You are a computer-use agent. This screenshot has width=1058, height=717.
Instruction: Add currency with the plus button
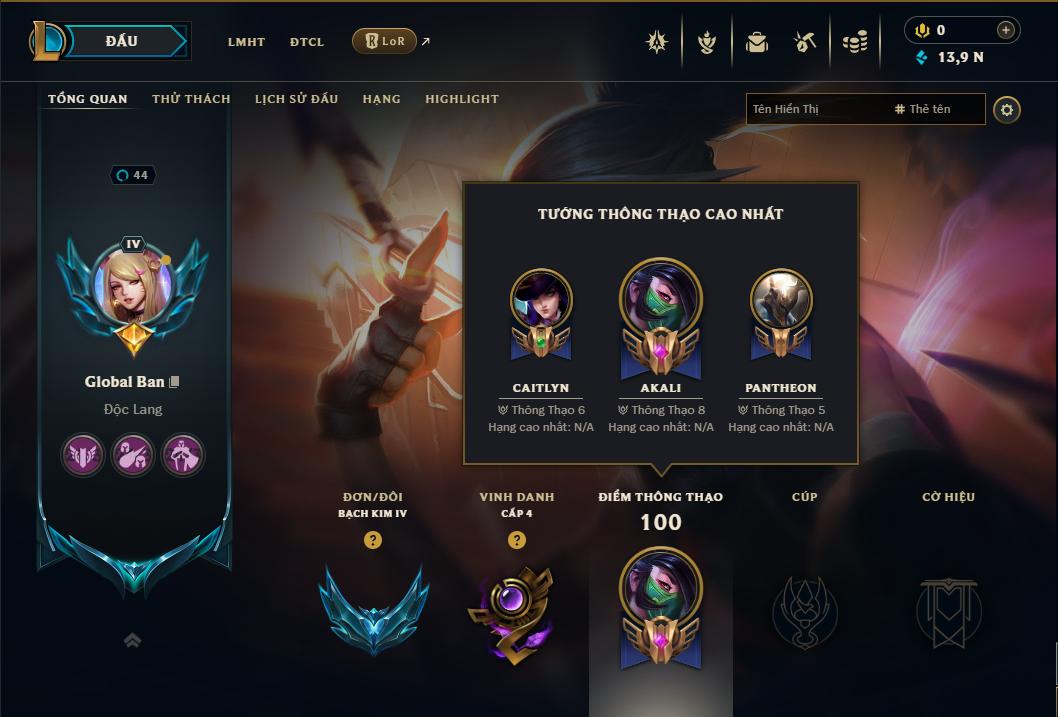click(1005, 30)
